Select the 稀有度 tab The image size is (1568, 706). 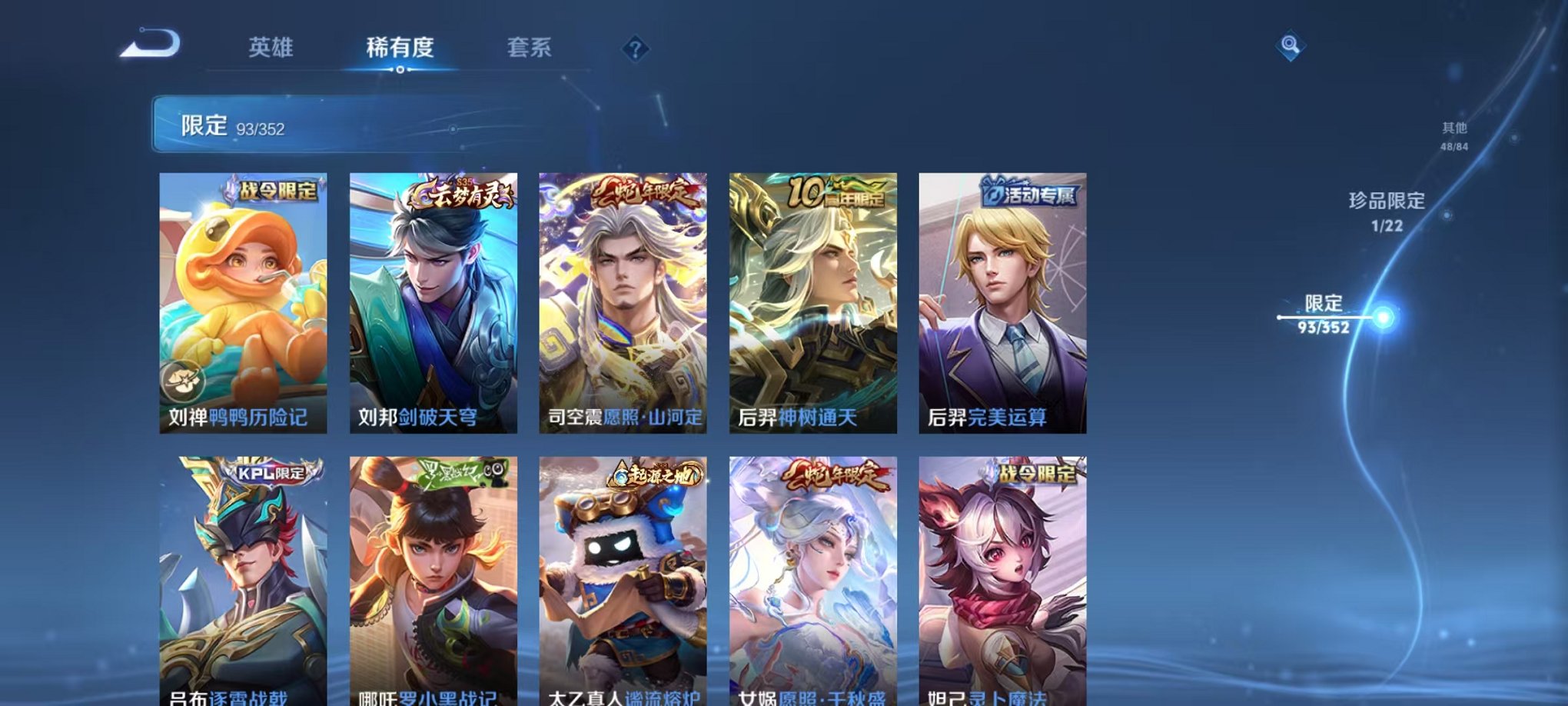tap(400, 48)
